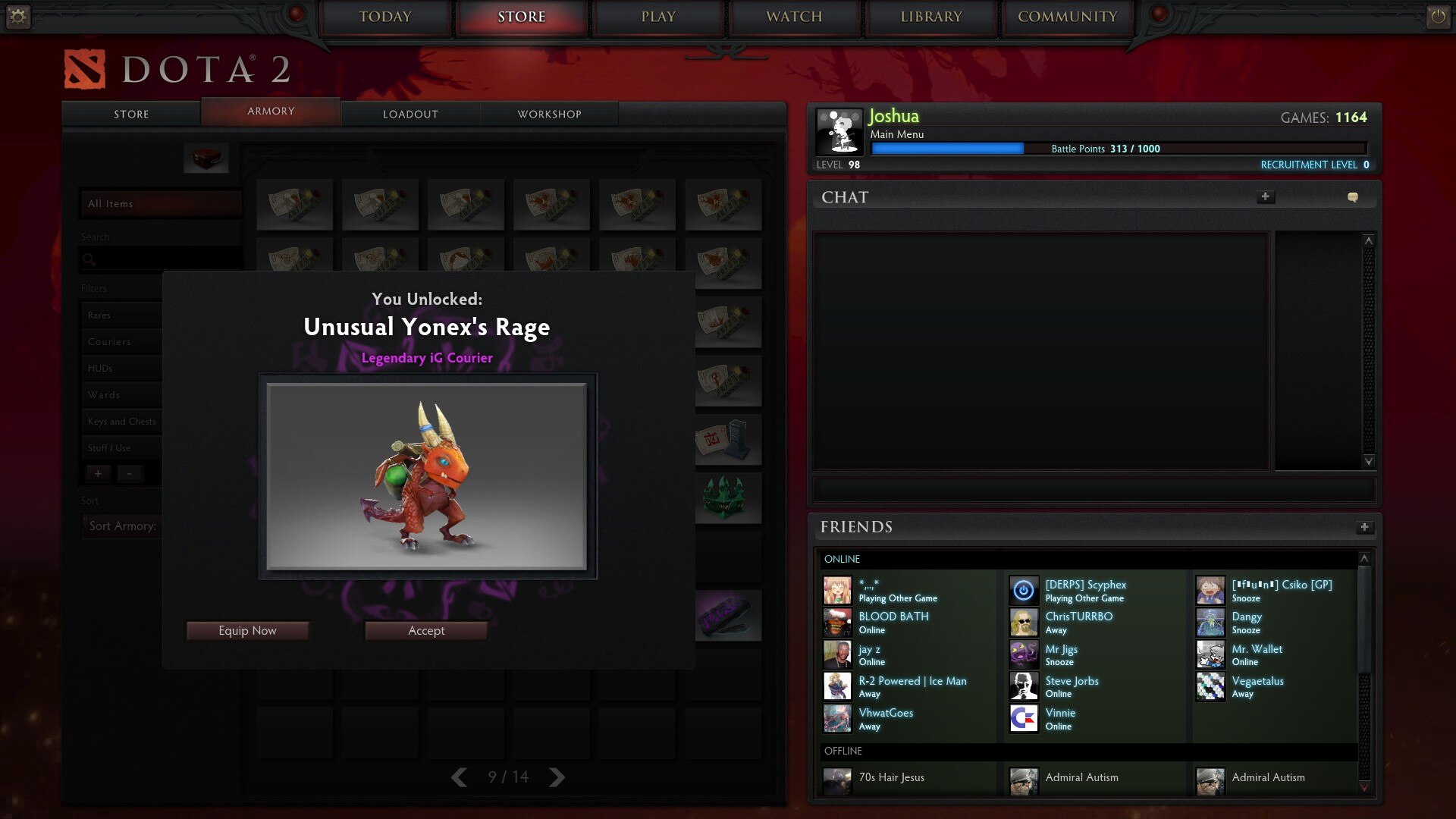
Task: Select friend BLOOD BATH
Action: tap(893, 617)
